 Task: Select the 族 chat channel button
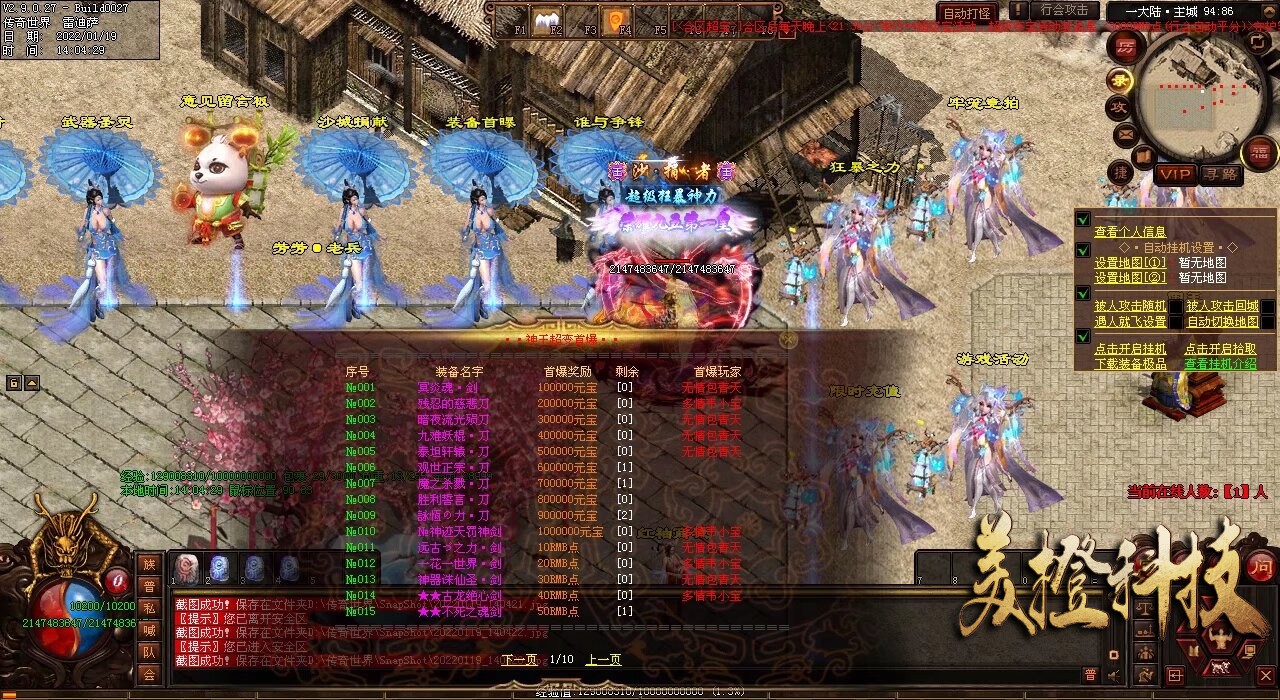[149, 565]
